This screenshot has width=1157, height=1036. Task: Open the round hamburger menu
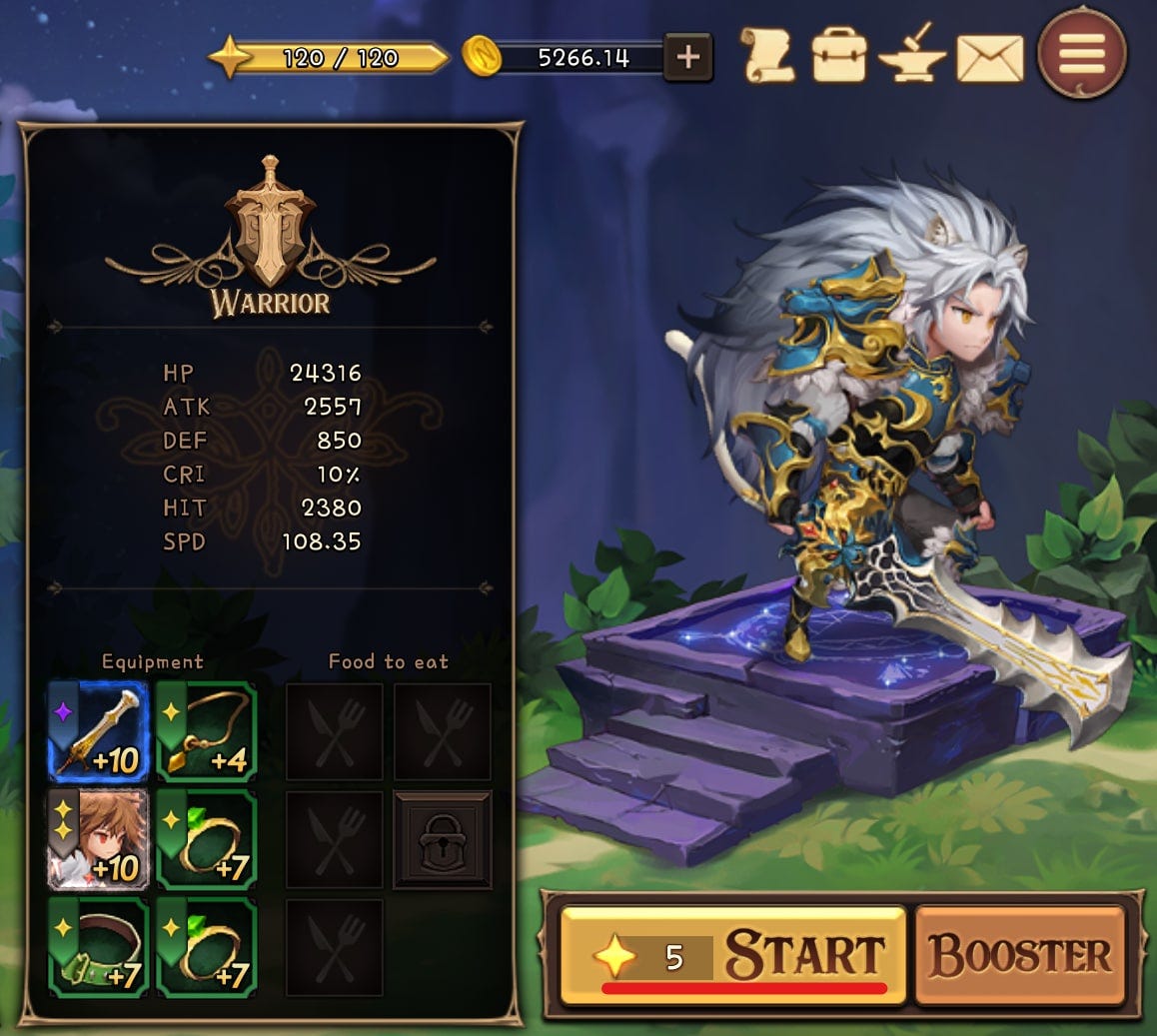pos(1082,54)
